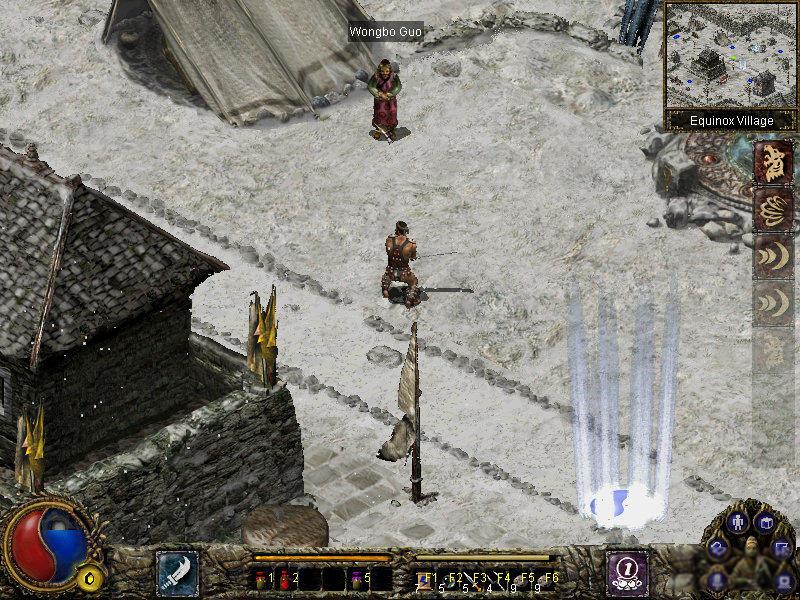Use the purple potion in belt slot 5
The image size is (800, 600).
pos(358,578)
